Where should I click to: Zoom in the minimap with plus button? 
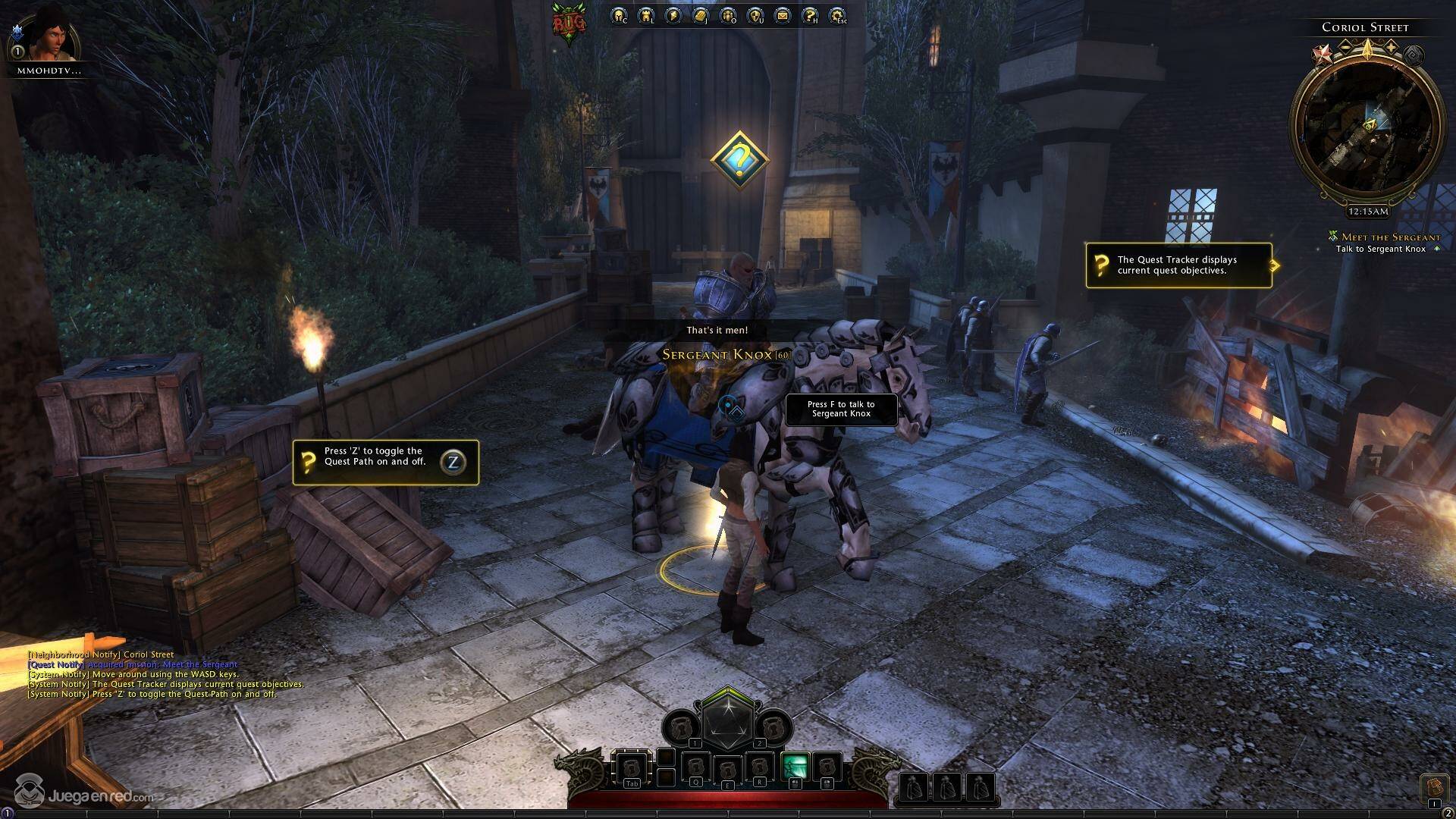[1392, 47]
